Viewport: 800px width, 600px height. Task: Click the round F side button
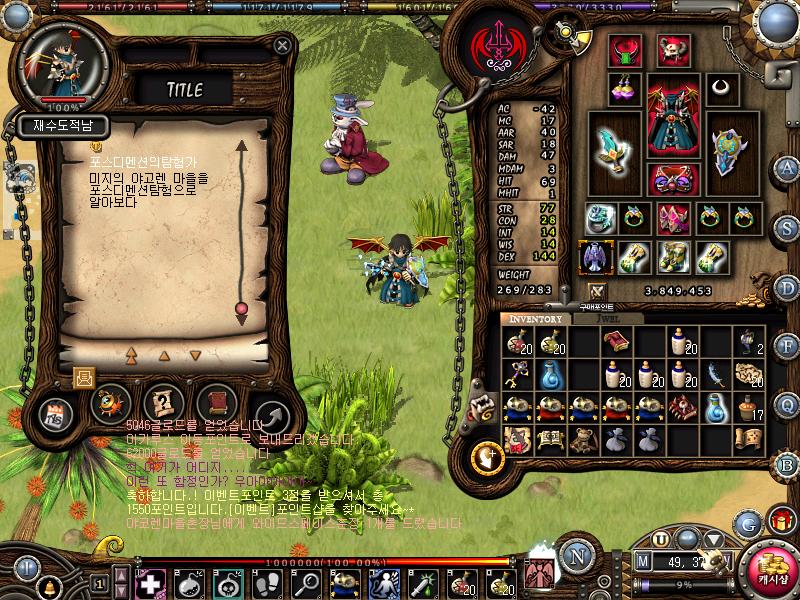(787, 345)
